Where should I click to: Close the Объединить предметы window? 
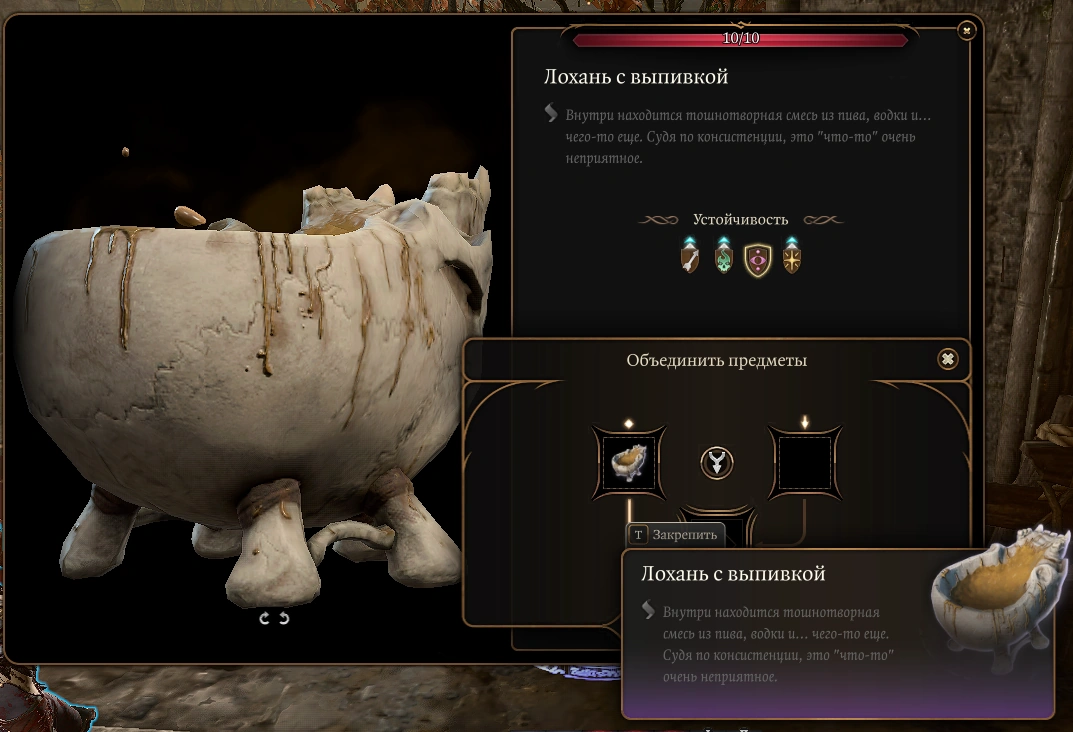pyautogui.click(x=948, y=359)
